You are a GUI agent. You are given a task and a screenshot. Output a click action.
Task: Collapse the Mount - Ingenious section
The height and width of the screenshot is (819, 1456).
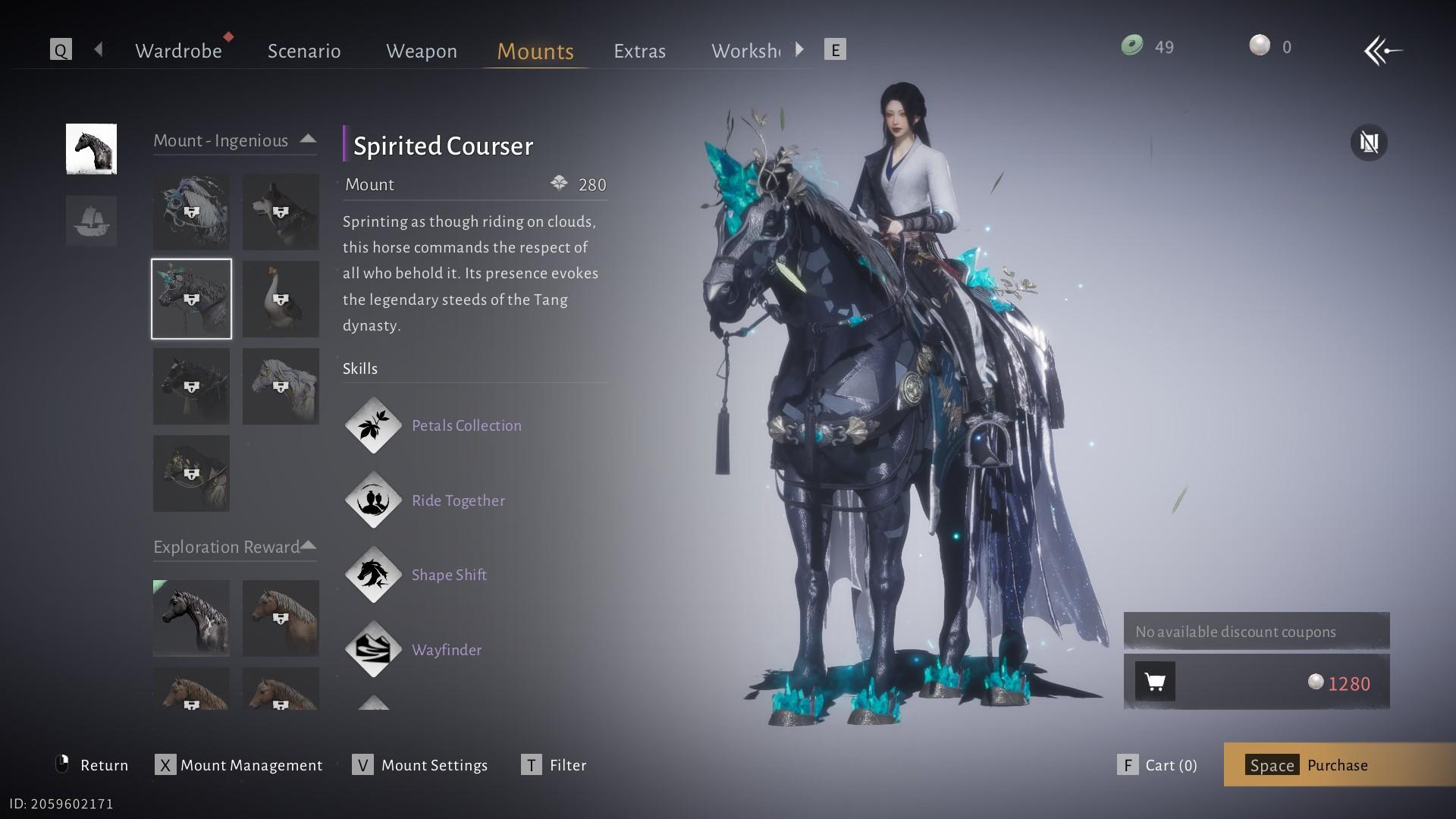click(x=308, y=140)
